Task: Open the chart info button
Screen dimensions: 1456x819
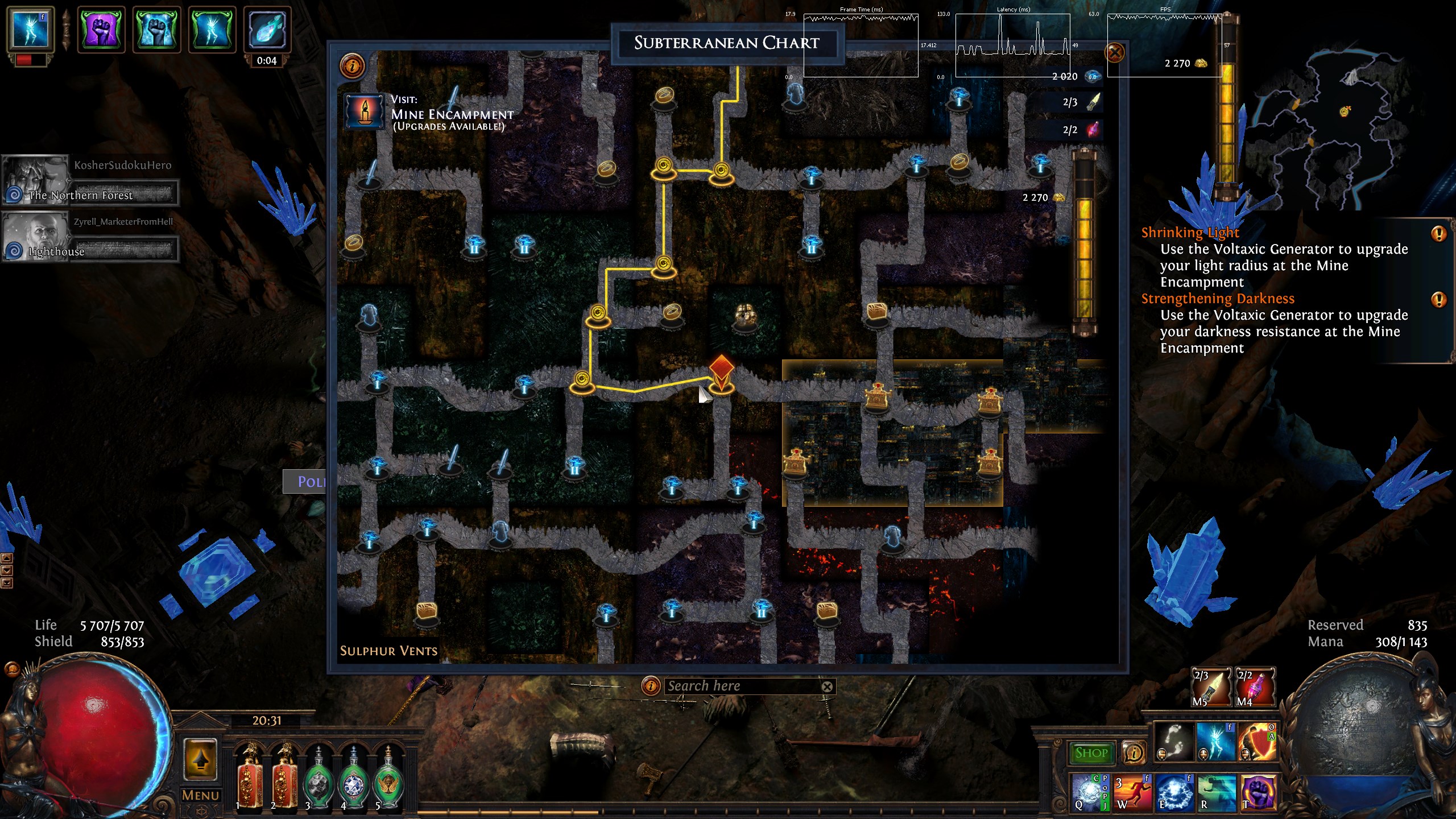Action: [352, 66]
